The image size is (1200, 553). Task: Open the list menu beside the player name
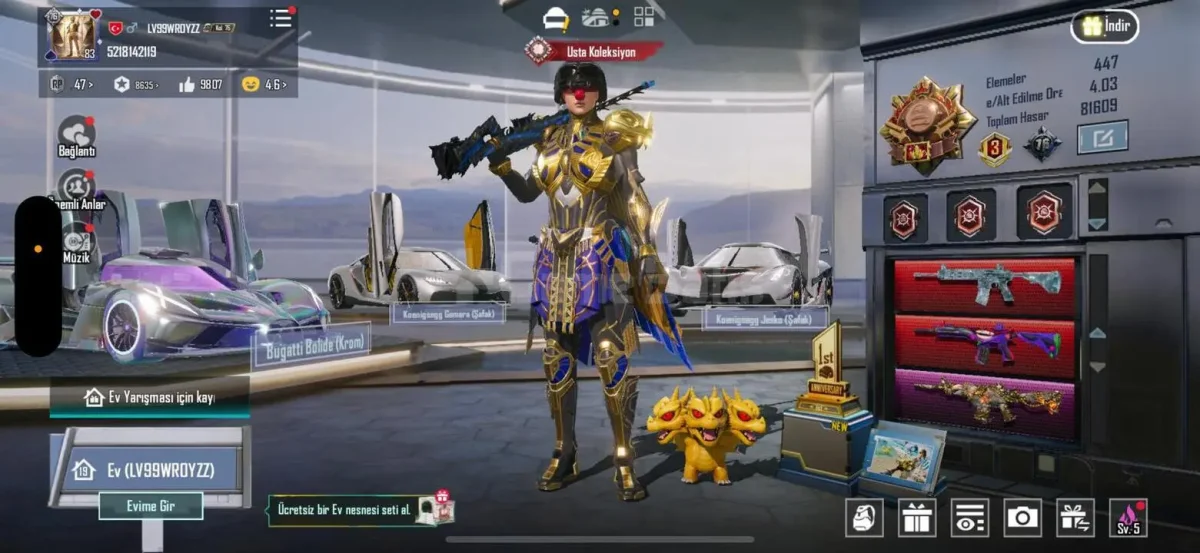pyautogui.click(x=281, y=18)
